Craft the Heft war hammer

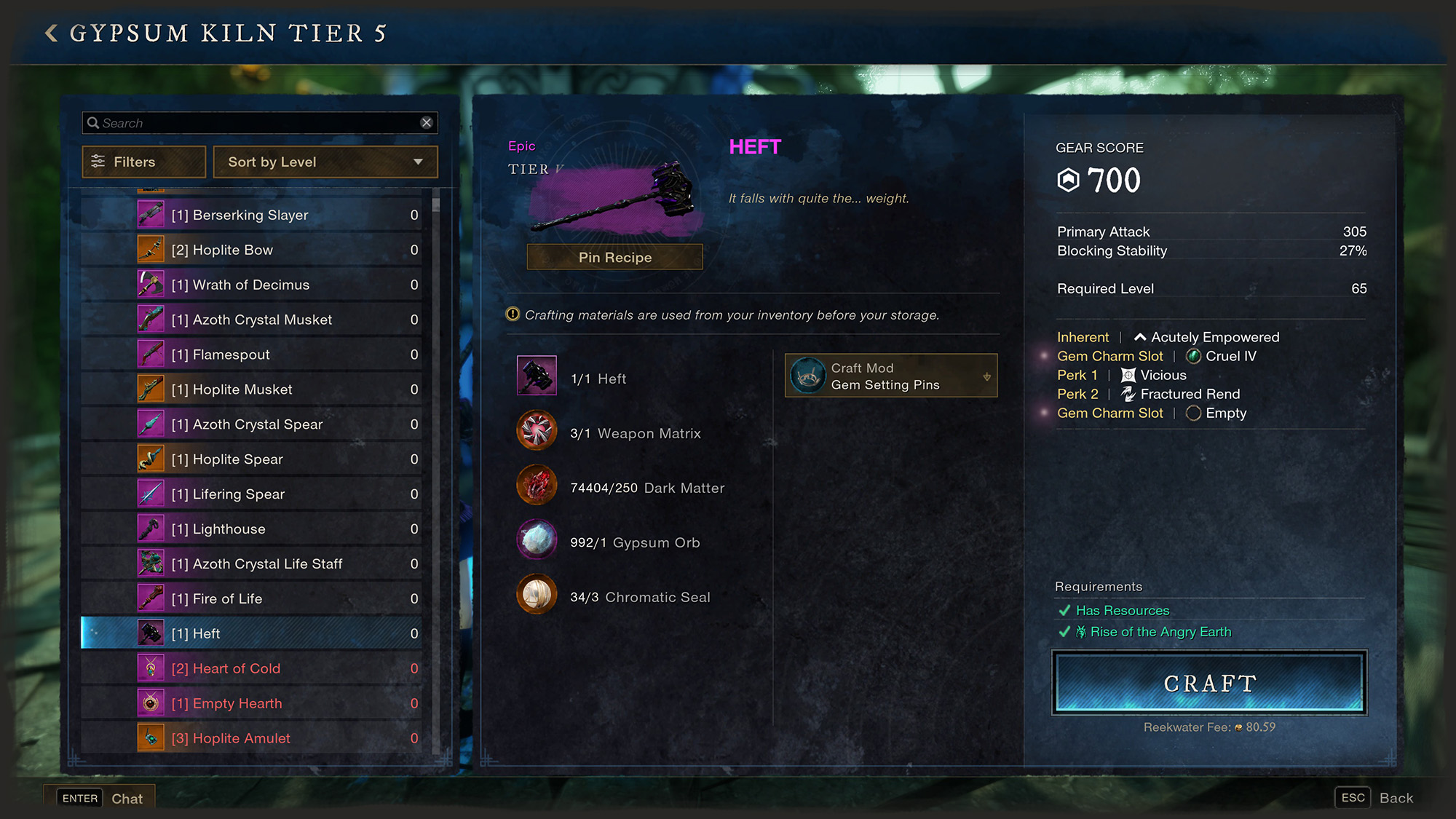(x=1209, y=683)
